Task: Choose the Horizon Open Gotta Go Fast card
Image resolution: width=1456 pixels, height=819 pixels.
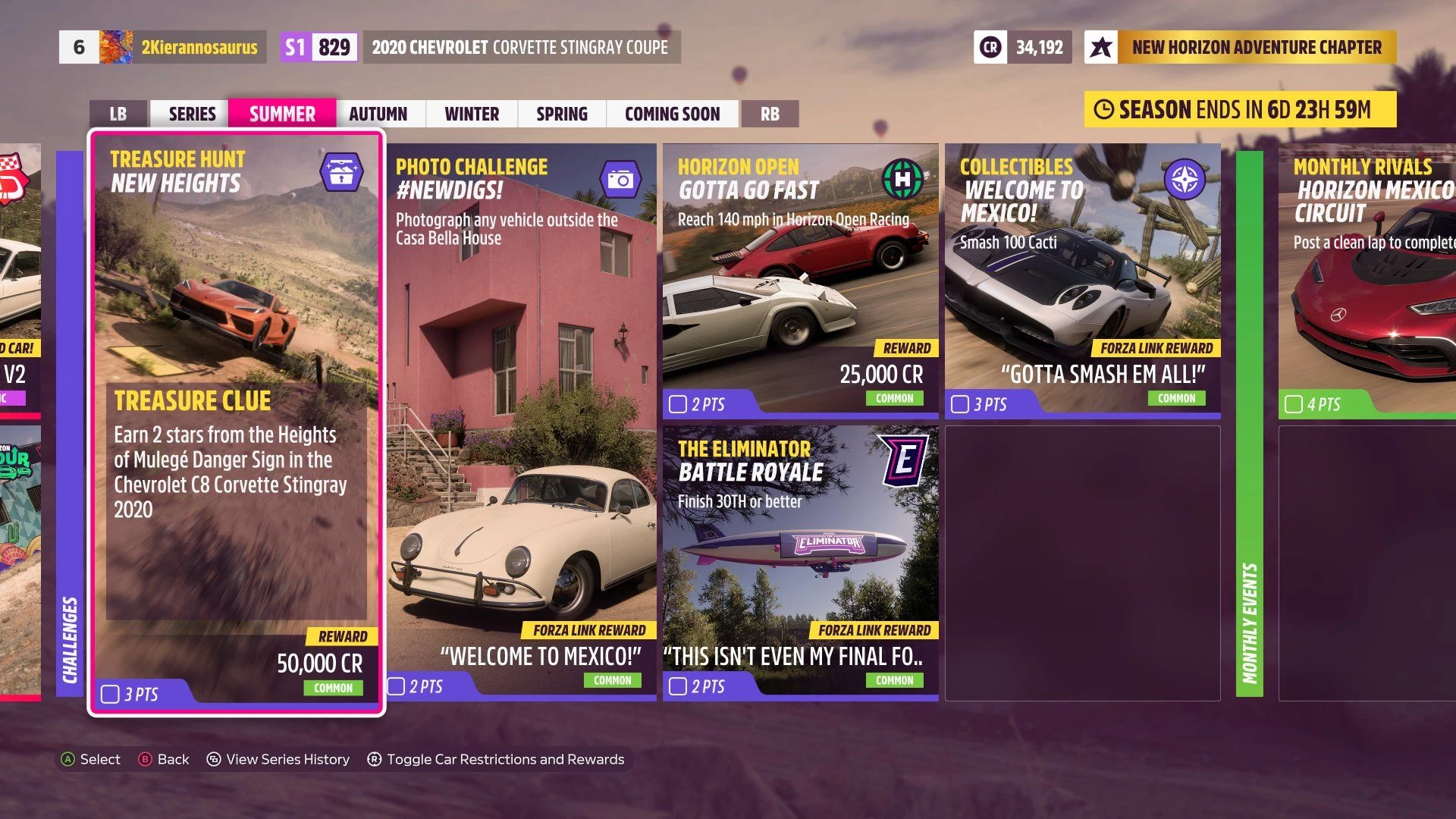Action: pyautogui.click(x=801, y=281)
